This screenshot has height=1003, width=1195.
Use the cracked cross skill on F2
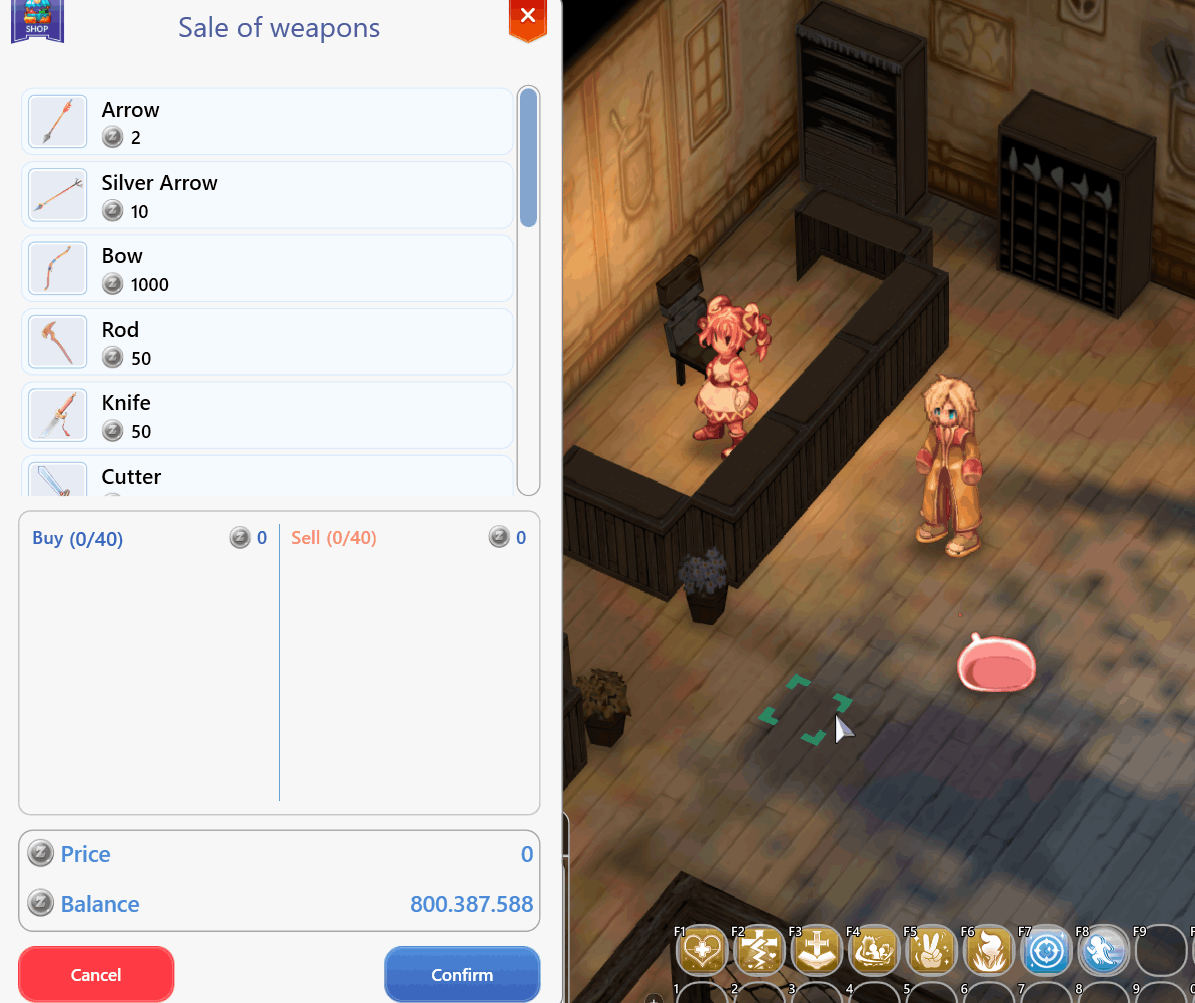click(760, 950)
